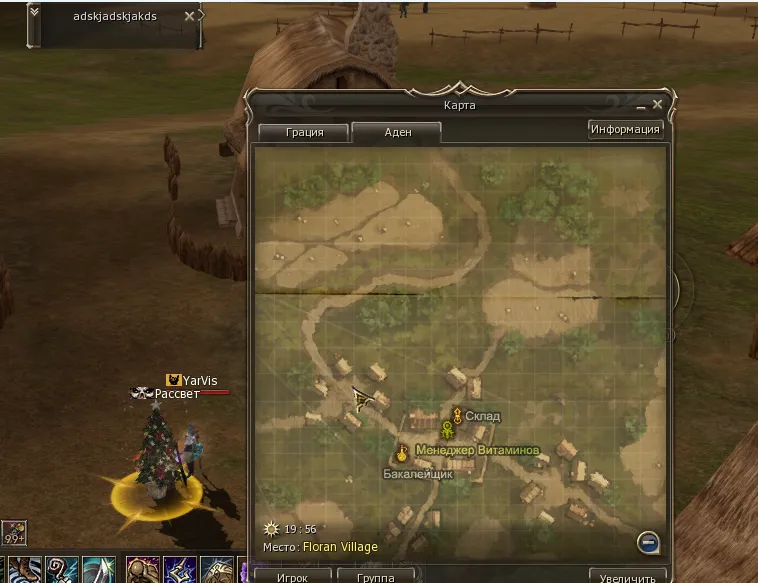This screenshot has height=583, width=758.
Task: Click the Склад warehouse marker on map
Action: [x=458, y=415]
